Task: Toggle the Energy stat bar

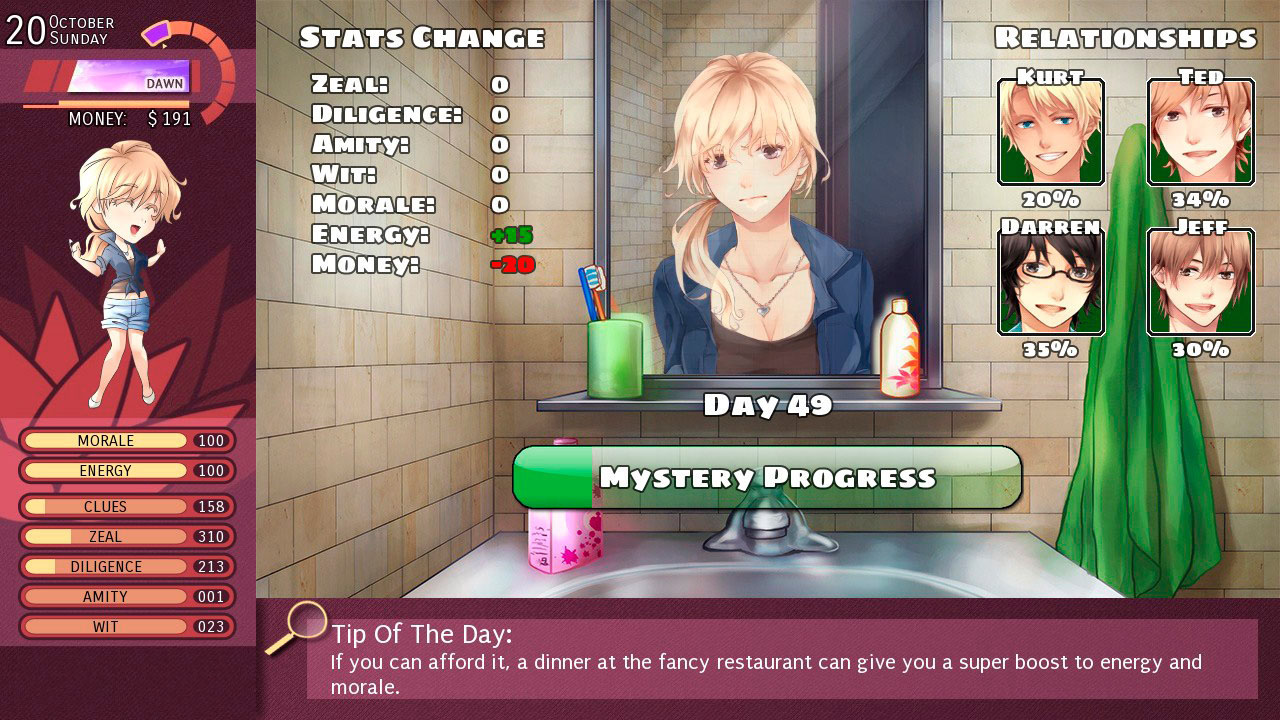Action: coord(128,470)
